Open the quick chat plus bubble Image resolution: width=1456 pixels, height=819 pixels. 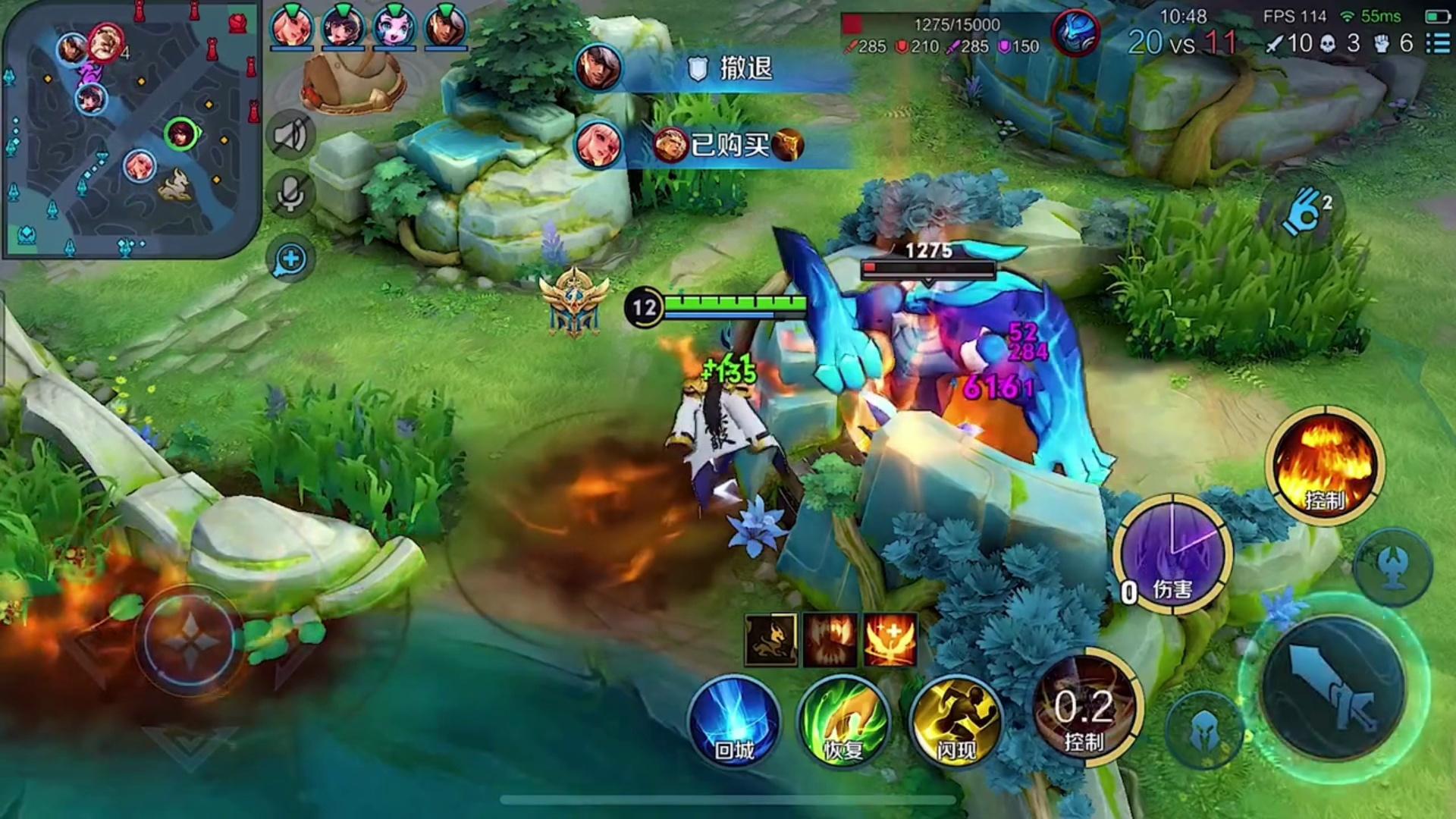tap(290, 260)
